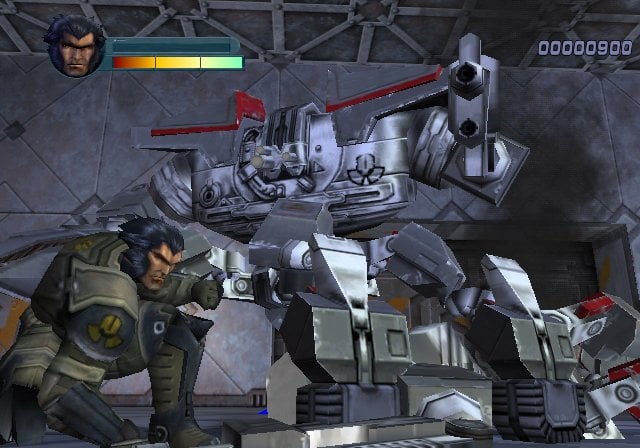The image size is (640, 448).
Task: Click the Wolverine character portrait
Action: pyautogui.click(x=74, y=50)
